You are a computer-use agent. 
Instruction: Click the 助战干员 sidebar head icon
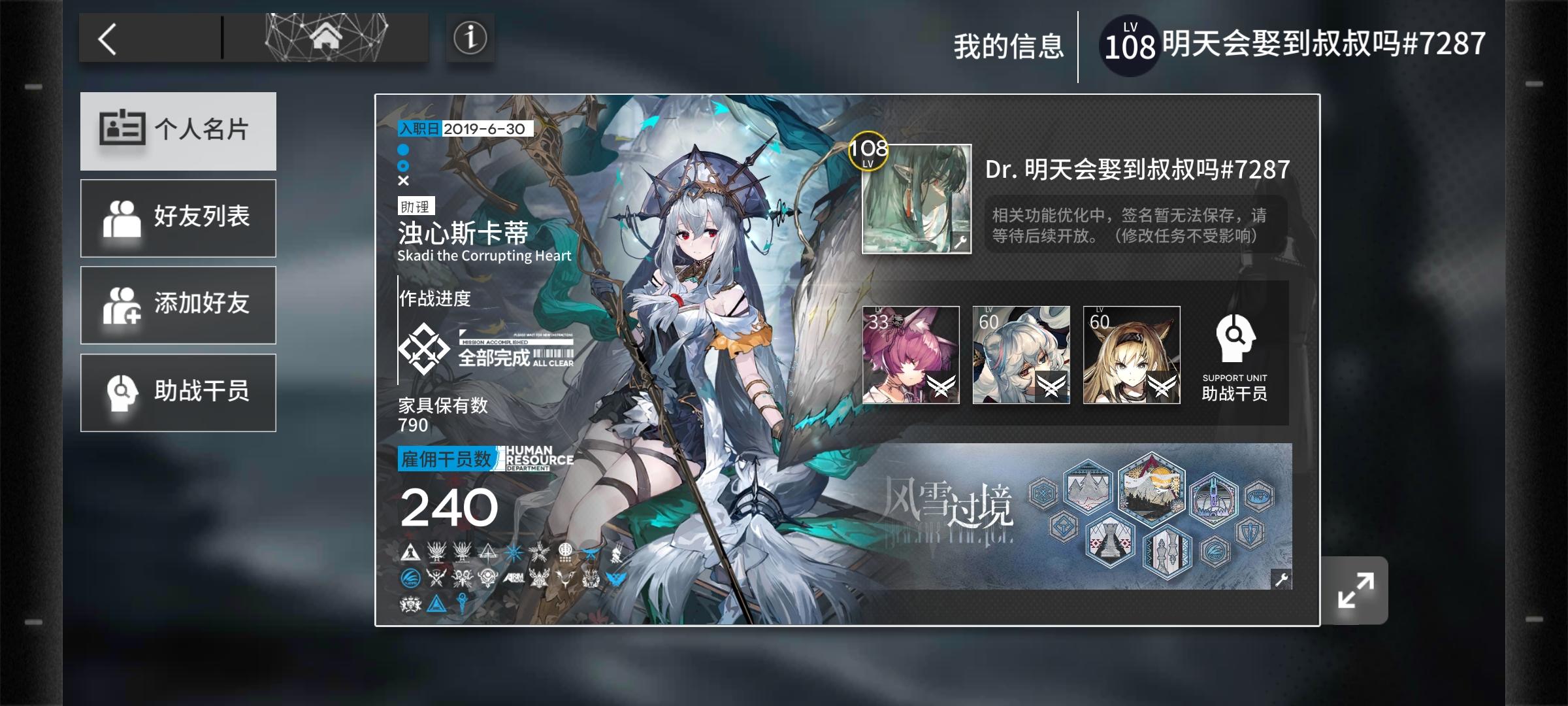click(x=121, y=392)
